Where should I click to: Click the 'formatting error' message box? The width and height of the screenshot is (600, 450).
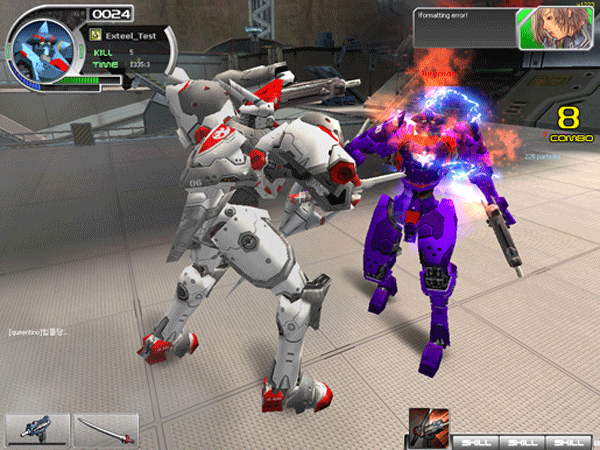click(x=464, y=27)
